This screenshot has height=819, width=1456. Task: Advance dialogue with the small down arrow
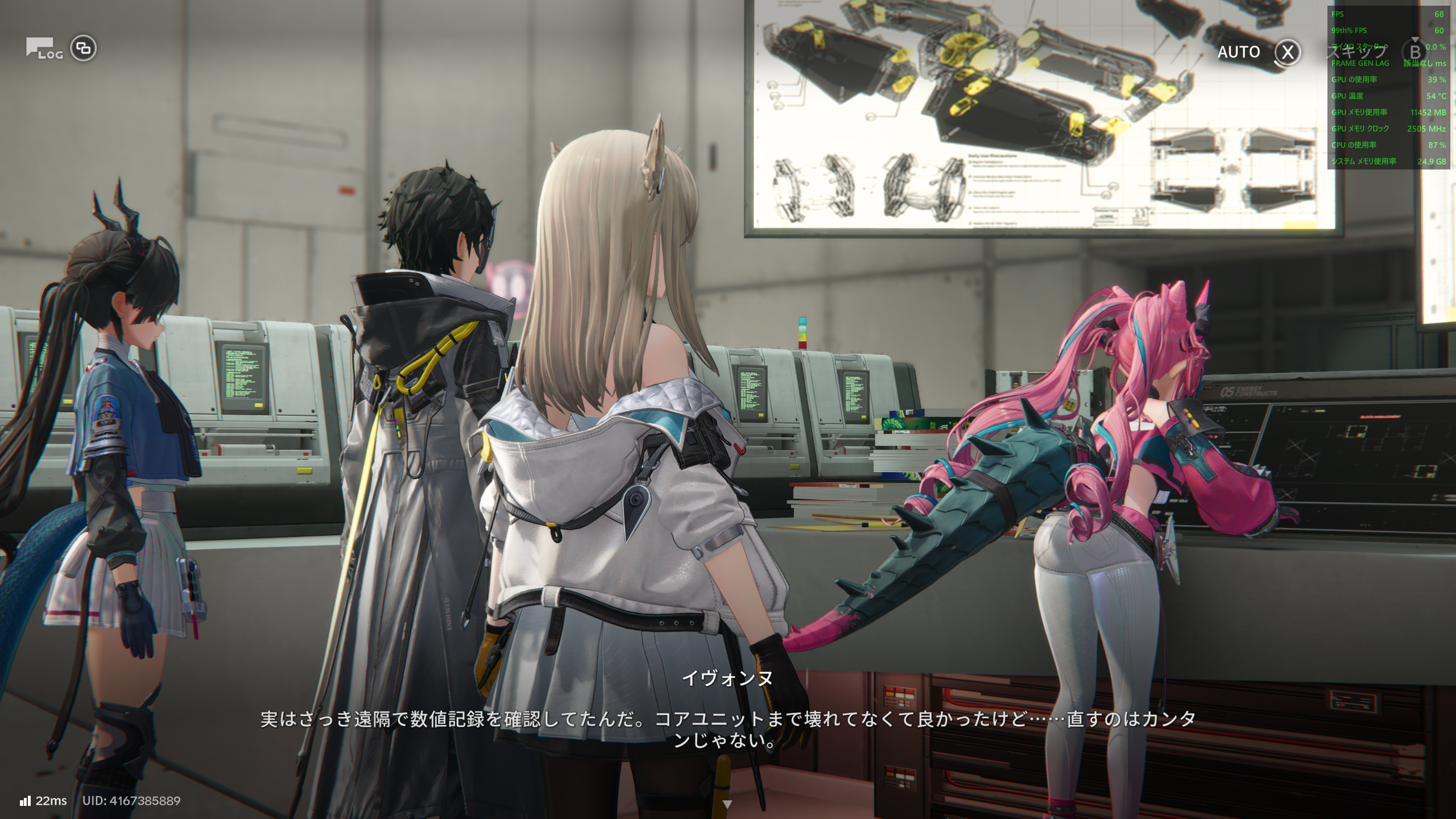click(727, 804)
